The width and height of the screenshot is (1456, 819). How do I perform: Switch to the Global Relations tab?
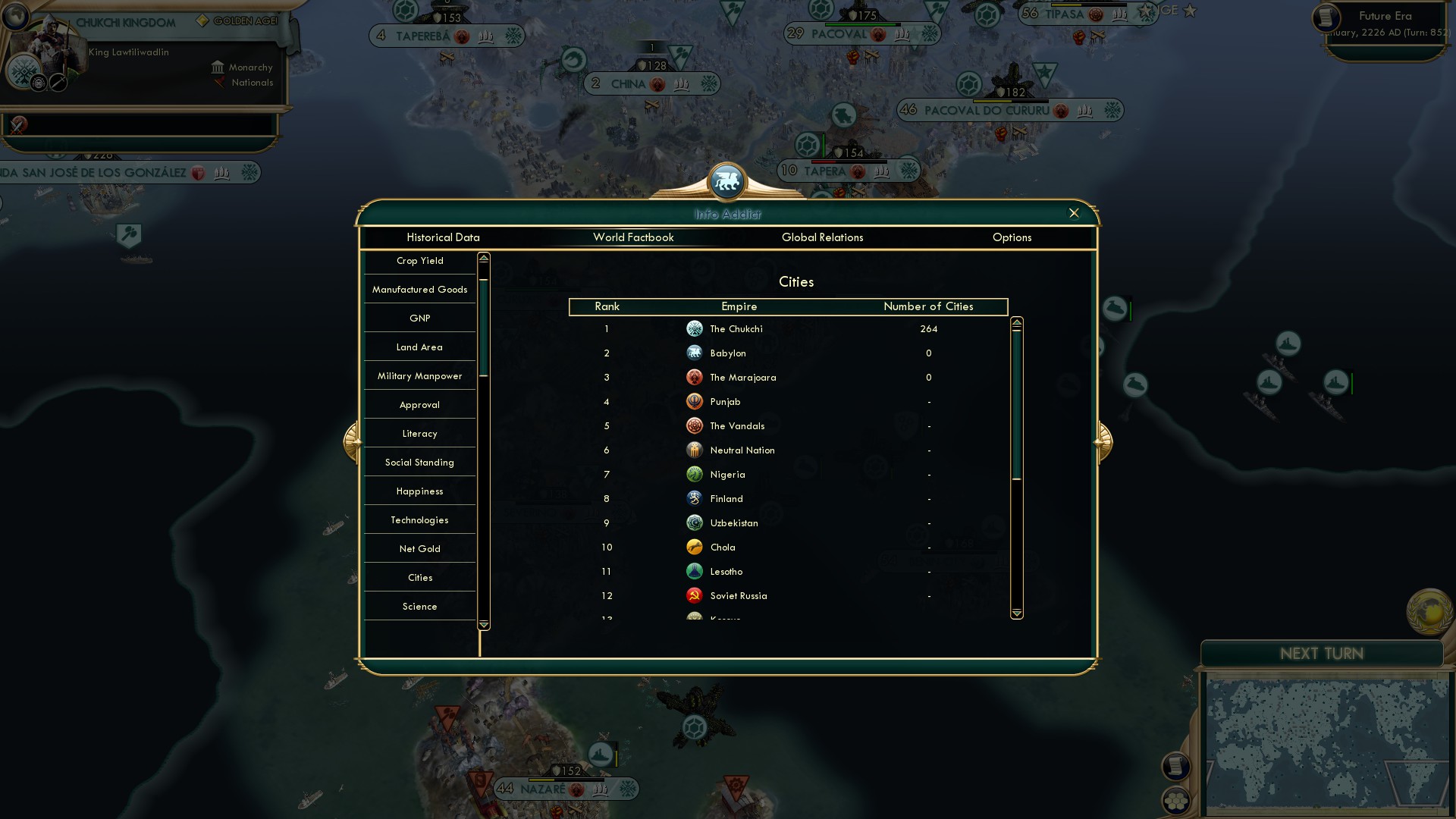[823, 237]
